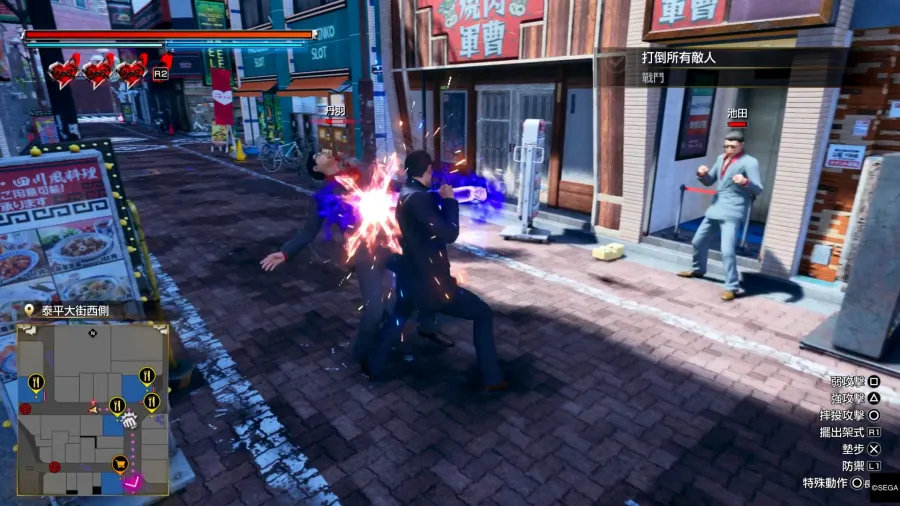This screenshot has width=900, height=506.
Task: Open the minimap of Taihei Boulevard
Action: click(92, 408)
